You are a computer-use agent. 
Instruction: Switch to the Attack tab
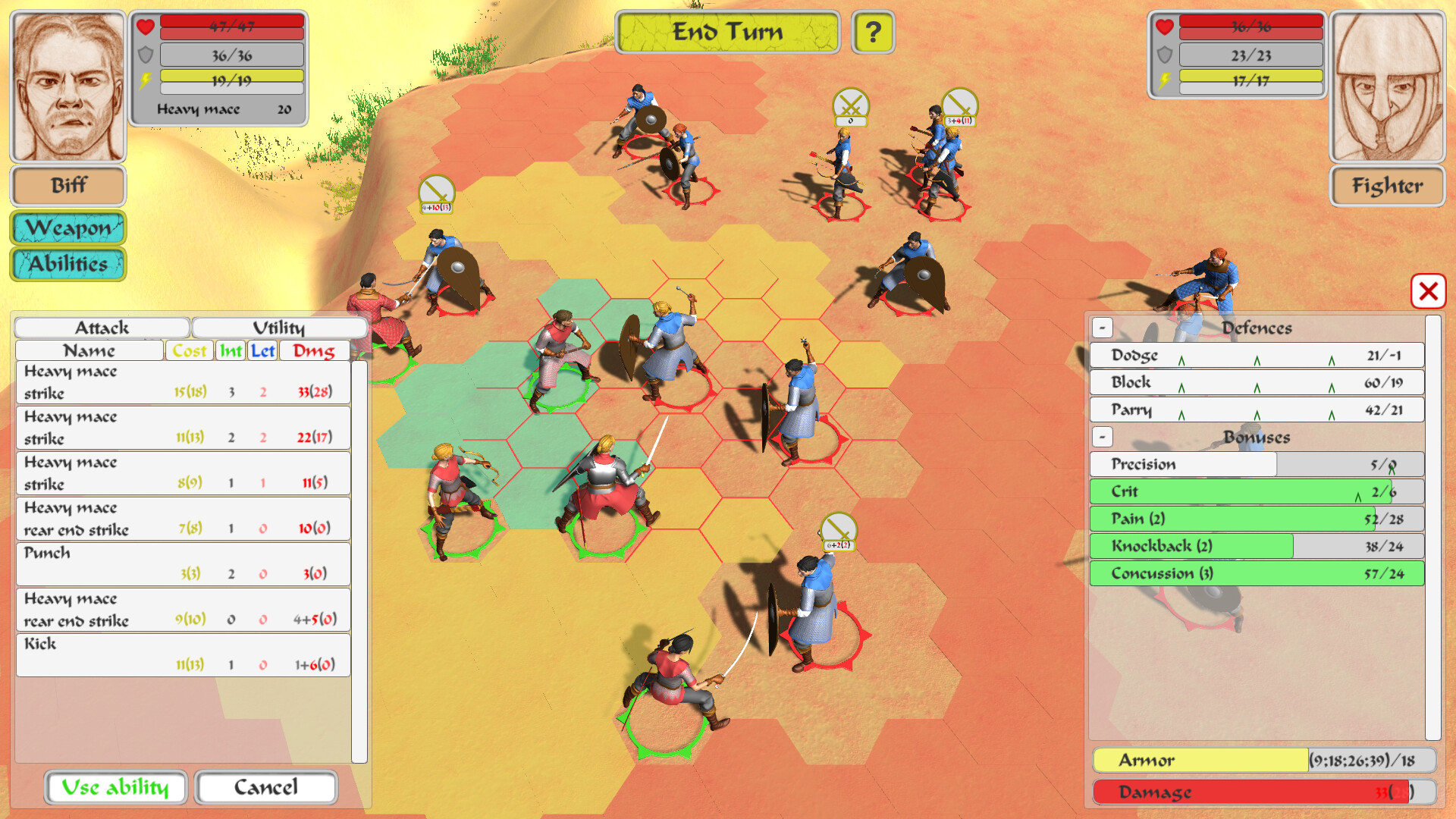tap(102, 327)
